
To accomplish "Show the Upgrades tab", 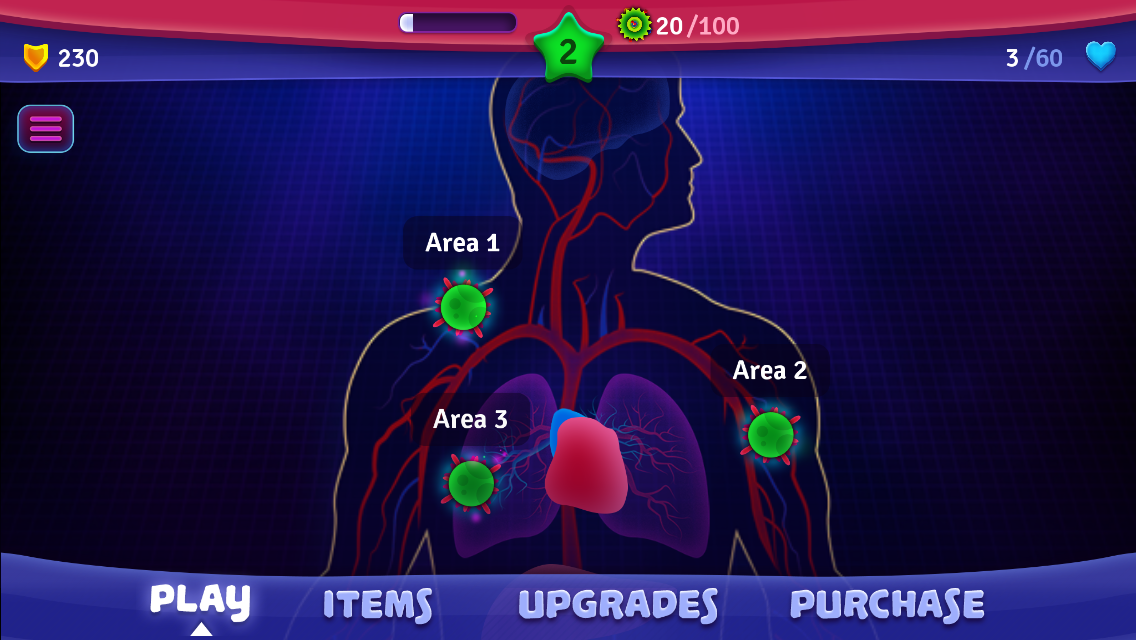I will tap(618, 605).
